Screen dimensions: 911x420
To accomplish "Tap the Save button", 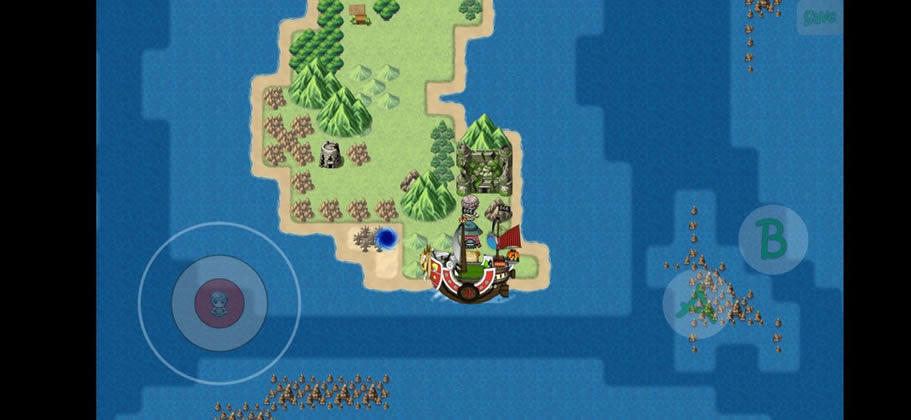I will pyautogui.click(x=819, y=17).
